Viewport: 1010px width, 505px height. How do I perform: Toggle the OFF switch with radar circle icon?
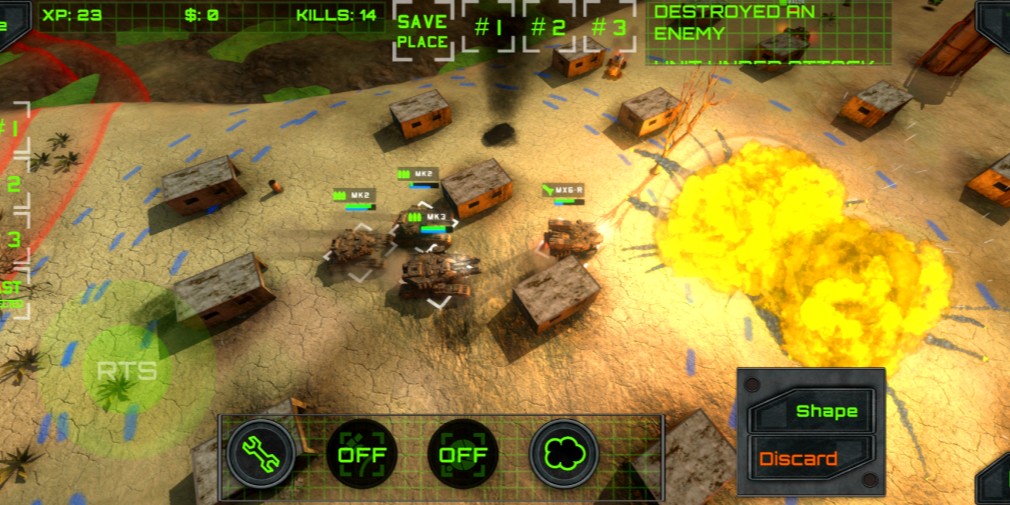(x=463, y=454)
